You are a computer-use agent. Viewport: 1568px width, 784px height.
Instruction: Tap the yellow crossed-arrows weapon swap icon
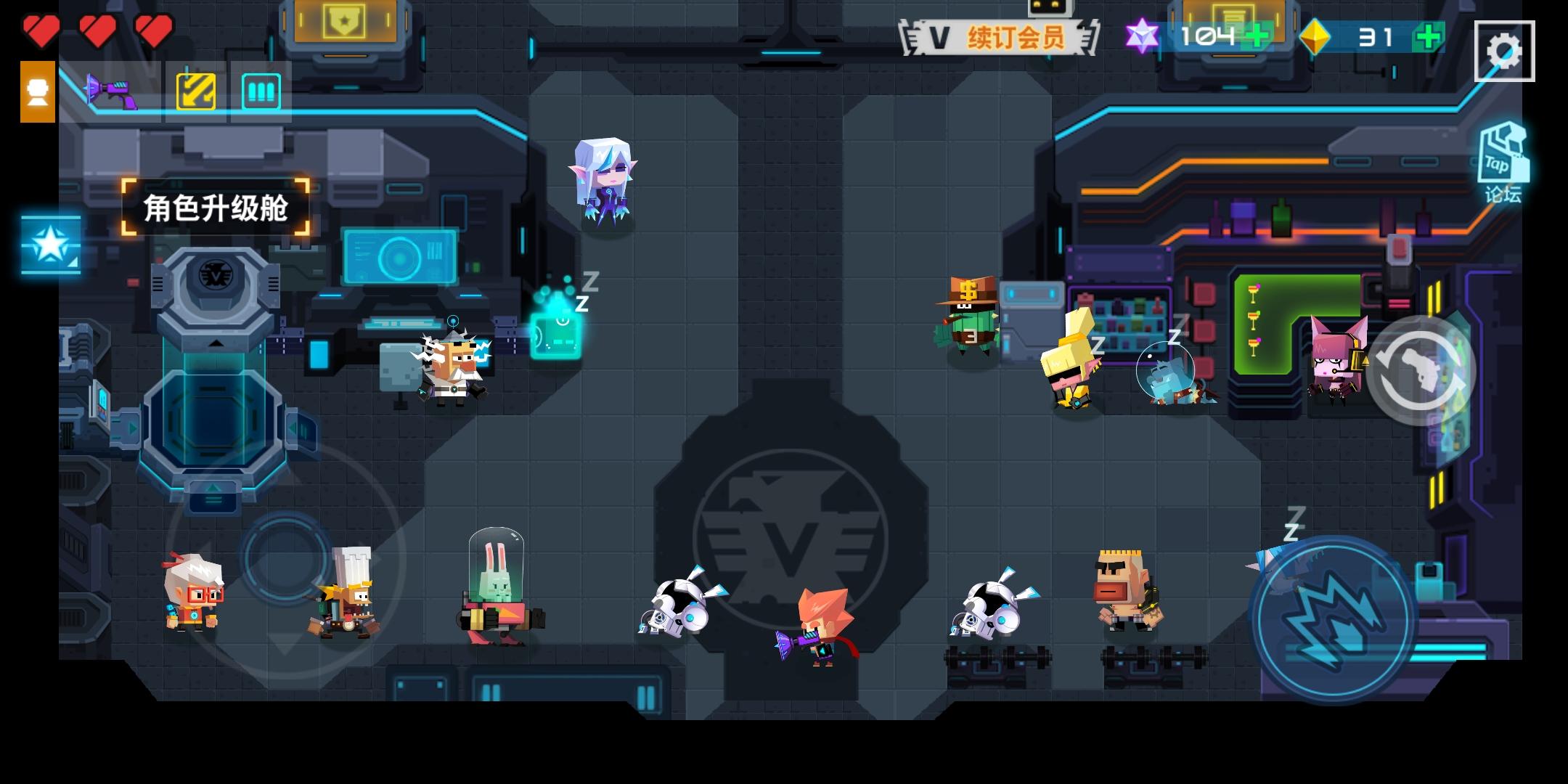pyautogui.click(x=197, y=89)
